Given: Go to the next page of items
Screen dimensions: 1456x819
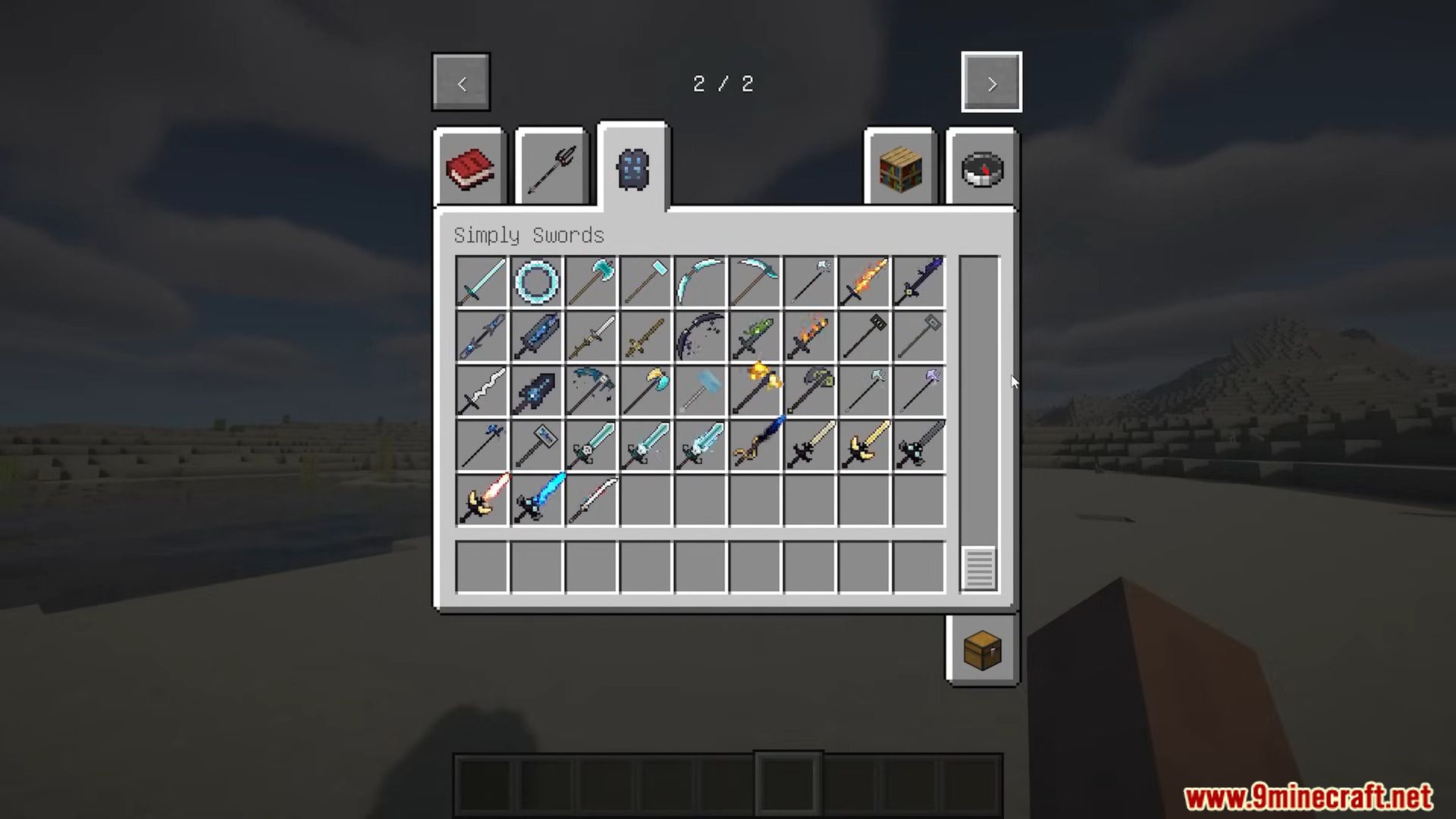Looking at the screenshot, I should click(x=991, y=82).
